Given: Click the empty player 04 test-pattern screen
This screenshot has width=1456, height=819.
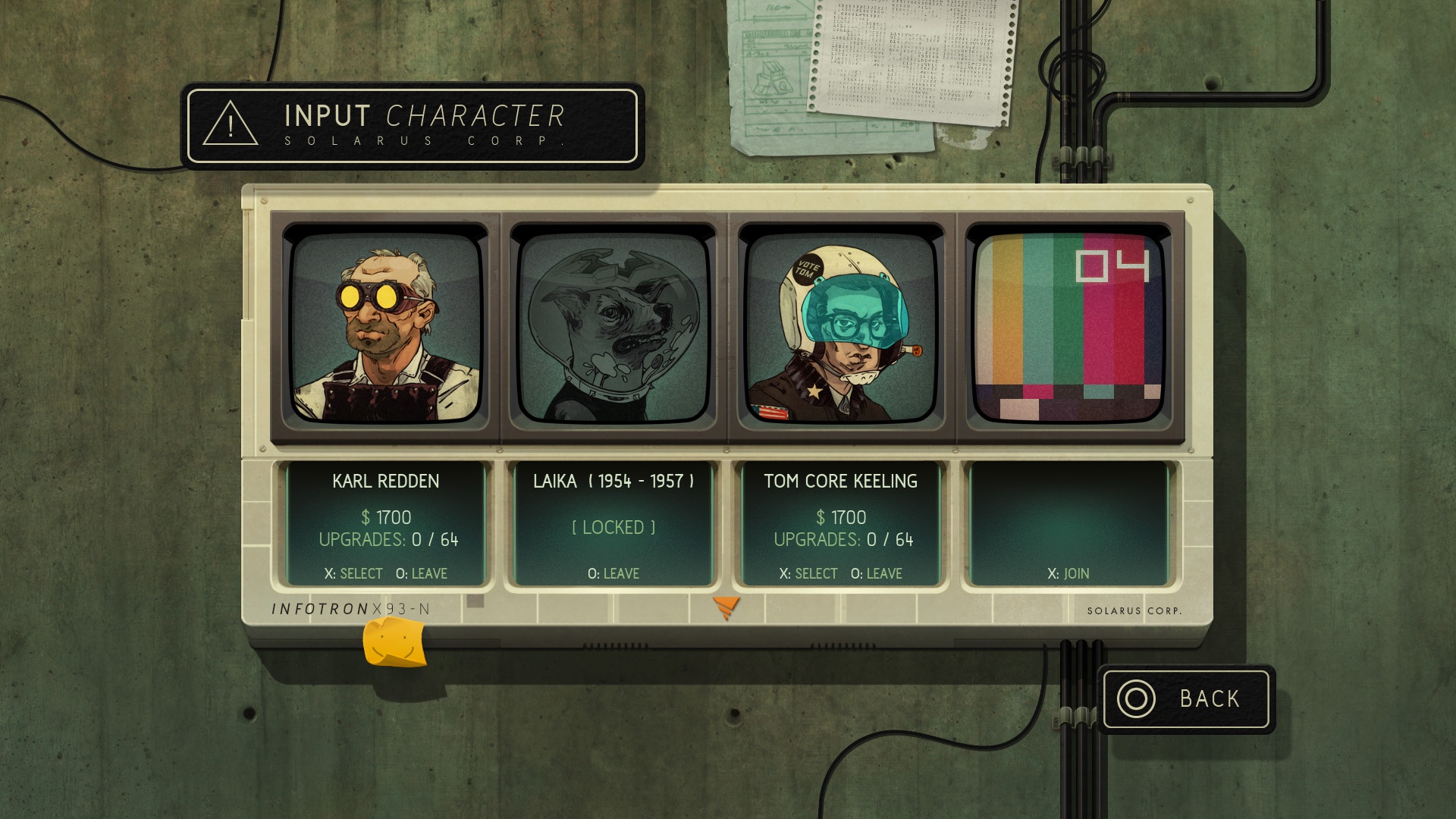Looking at the screenshot, I should coord(1068,328).
